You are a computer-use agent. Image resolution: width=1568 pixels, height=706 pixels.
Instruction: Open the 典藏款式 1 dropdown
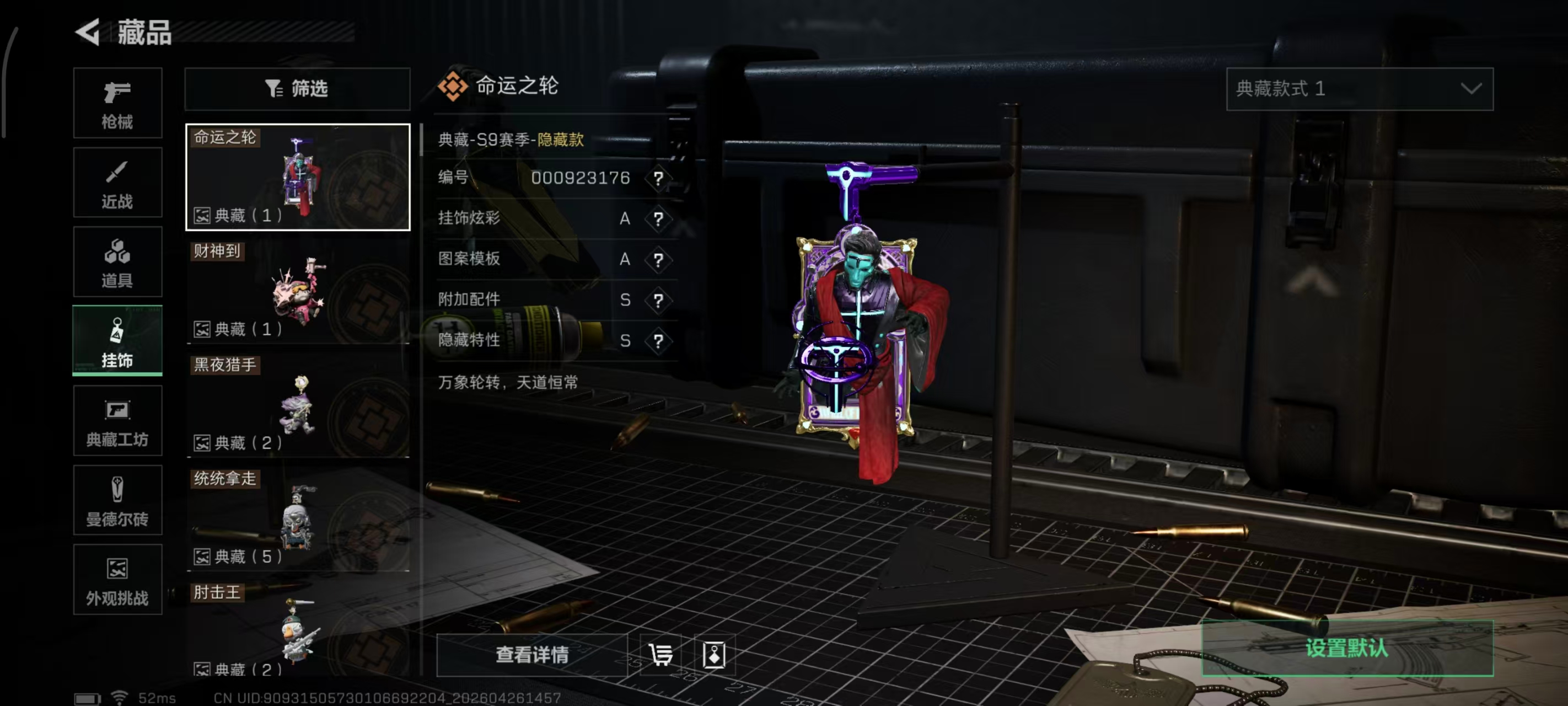point(1358,89)
